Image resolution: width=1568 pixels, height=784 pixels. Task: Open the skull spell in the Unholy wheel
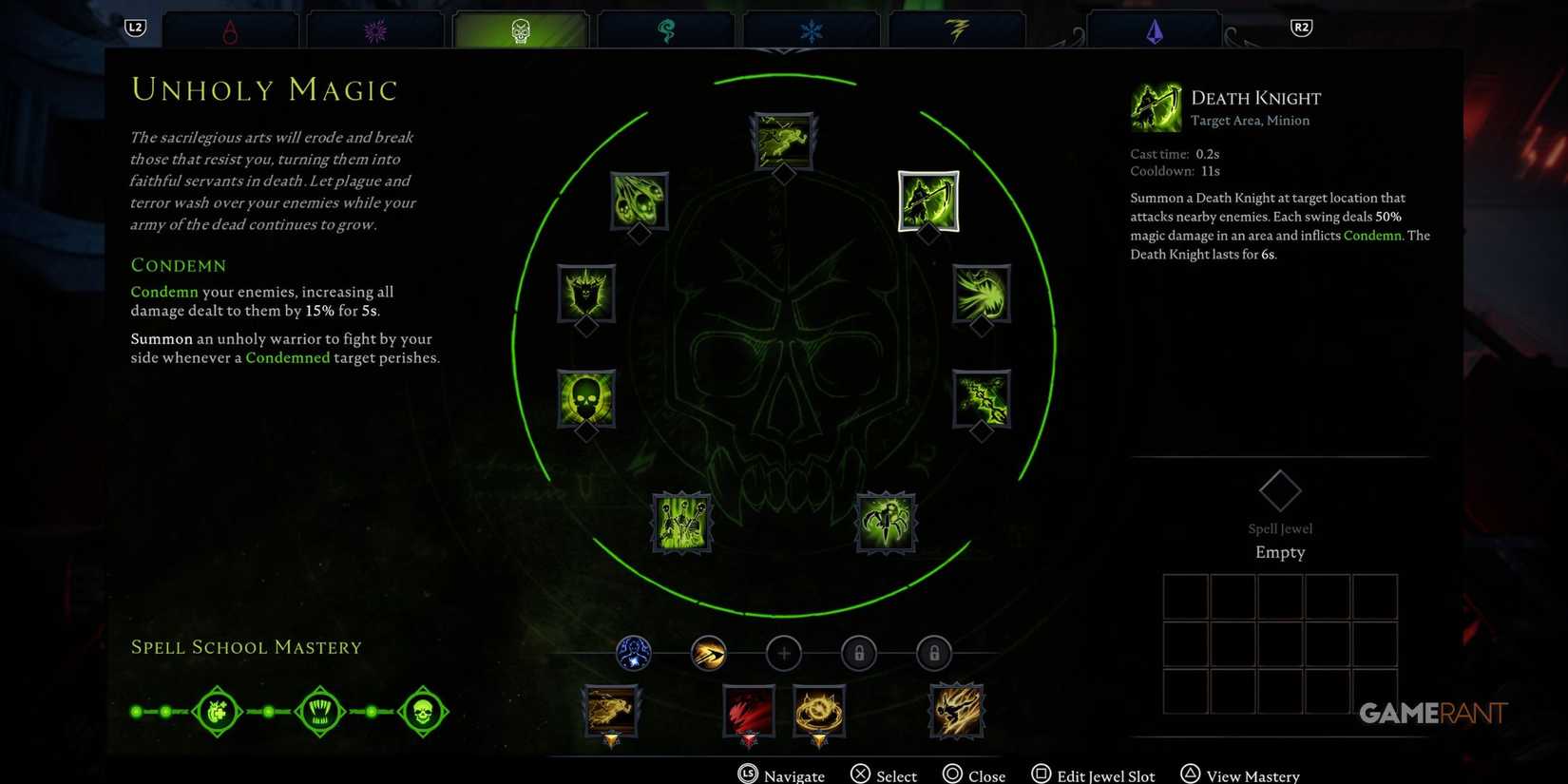[x=584, y=397]
